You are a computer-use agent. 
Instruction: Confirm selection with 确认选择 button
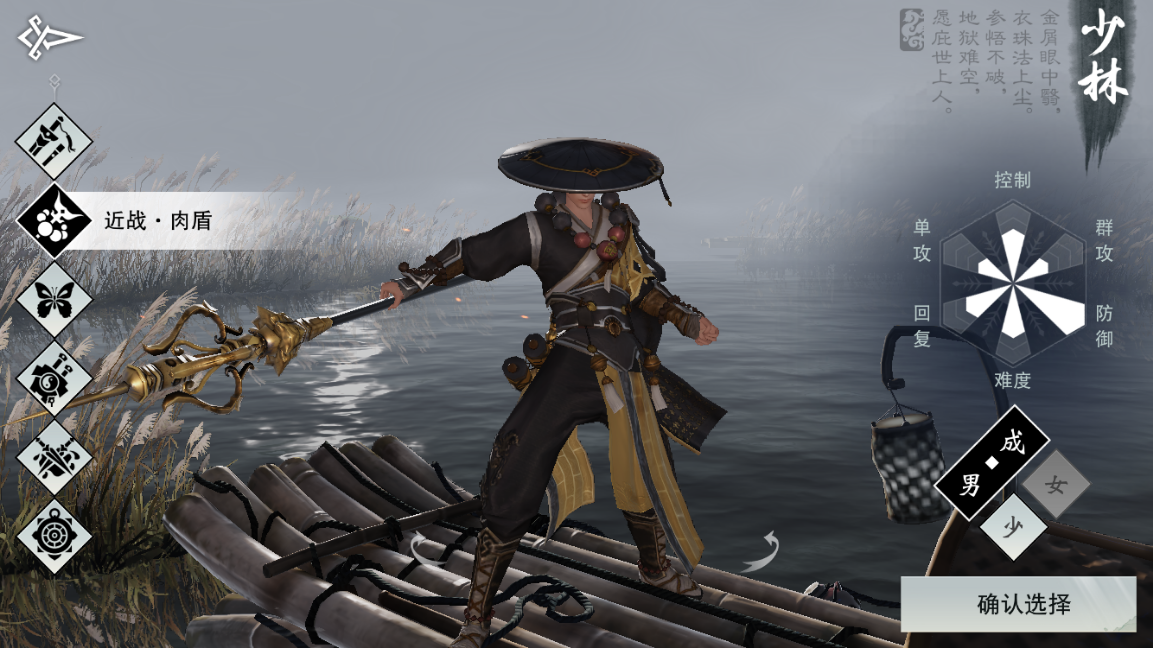coord(1018,604)
